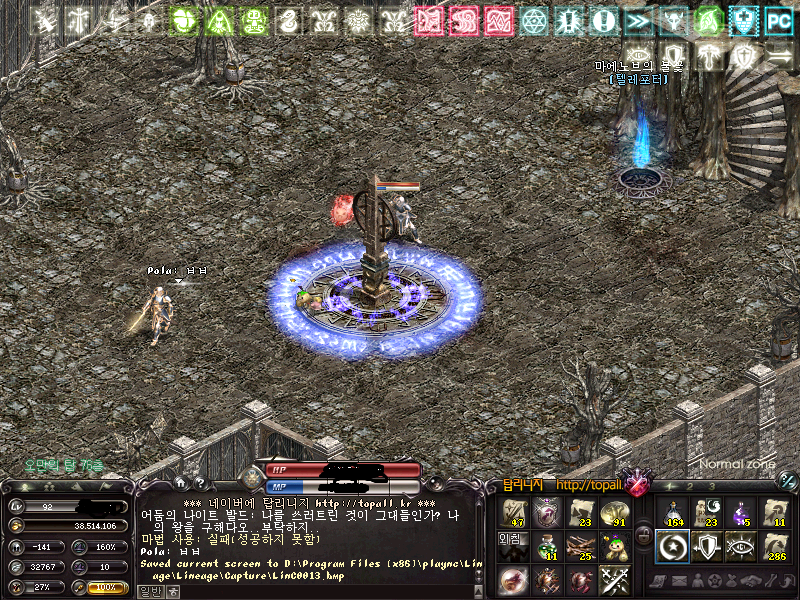The image size is (800, 600).
Task: Click the PC buff icon
Action: click(778, 18)
